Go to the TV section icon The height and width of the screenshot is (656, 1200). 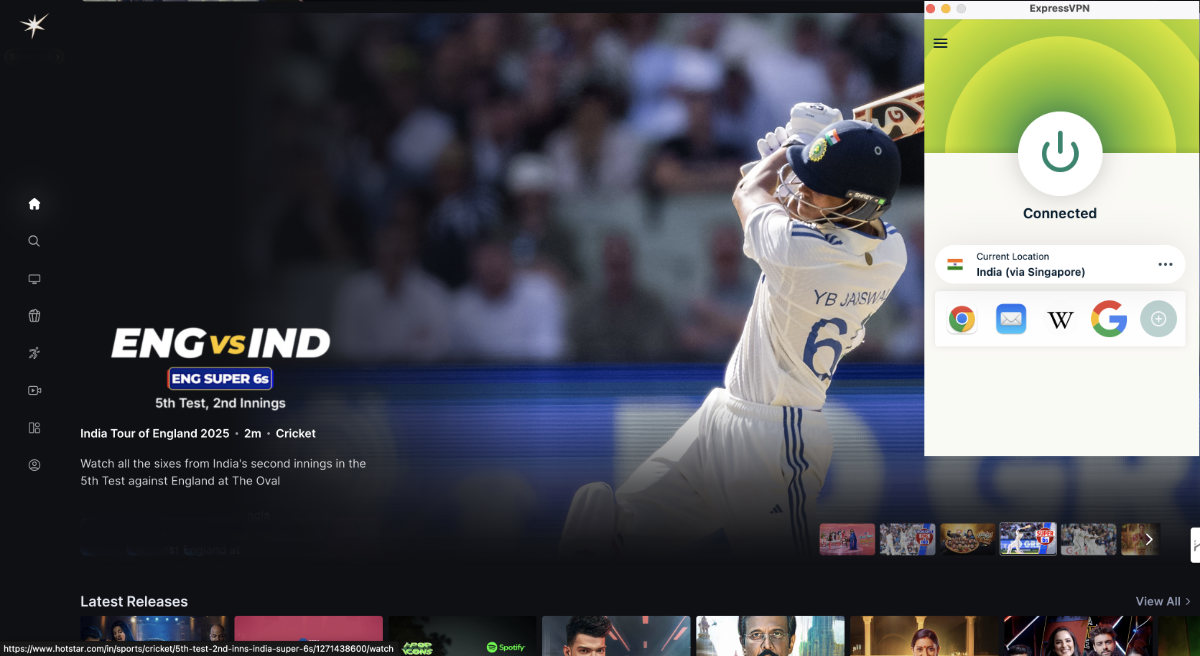pos(34,279)
